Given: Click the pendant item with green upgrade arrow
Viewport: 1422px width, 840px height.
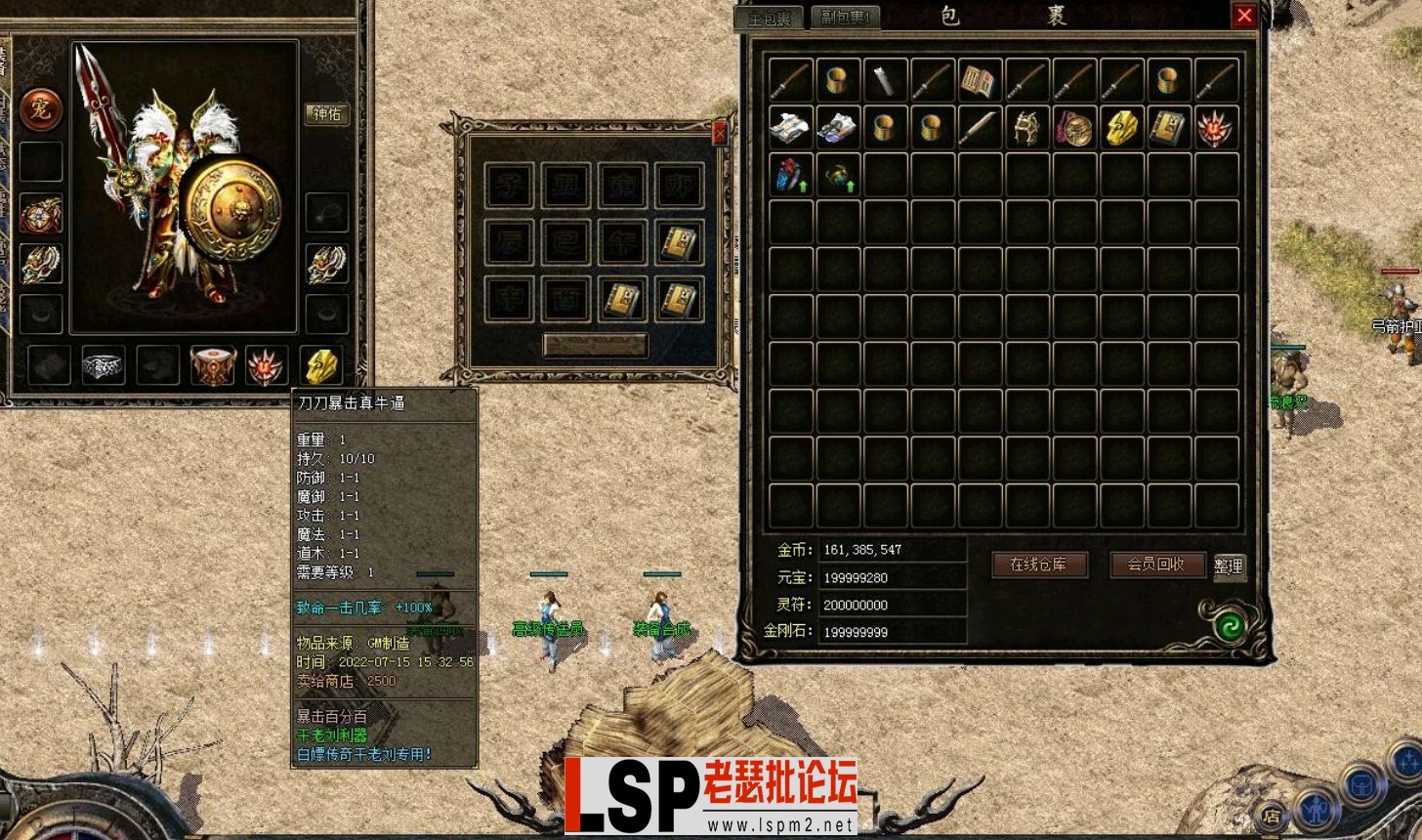Looking at the screenshot, I should 839,176.
